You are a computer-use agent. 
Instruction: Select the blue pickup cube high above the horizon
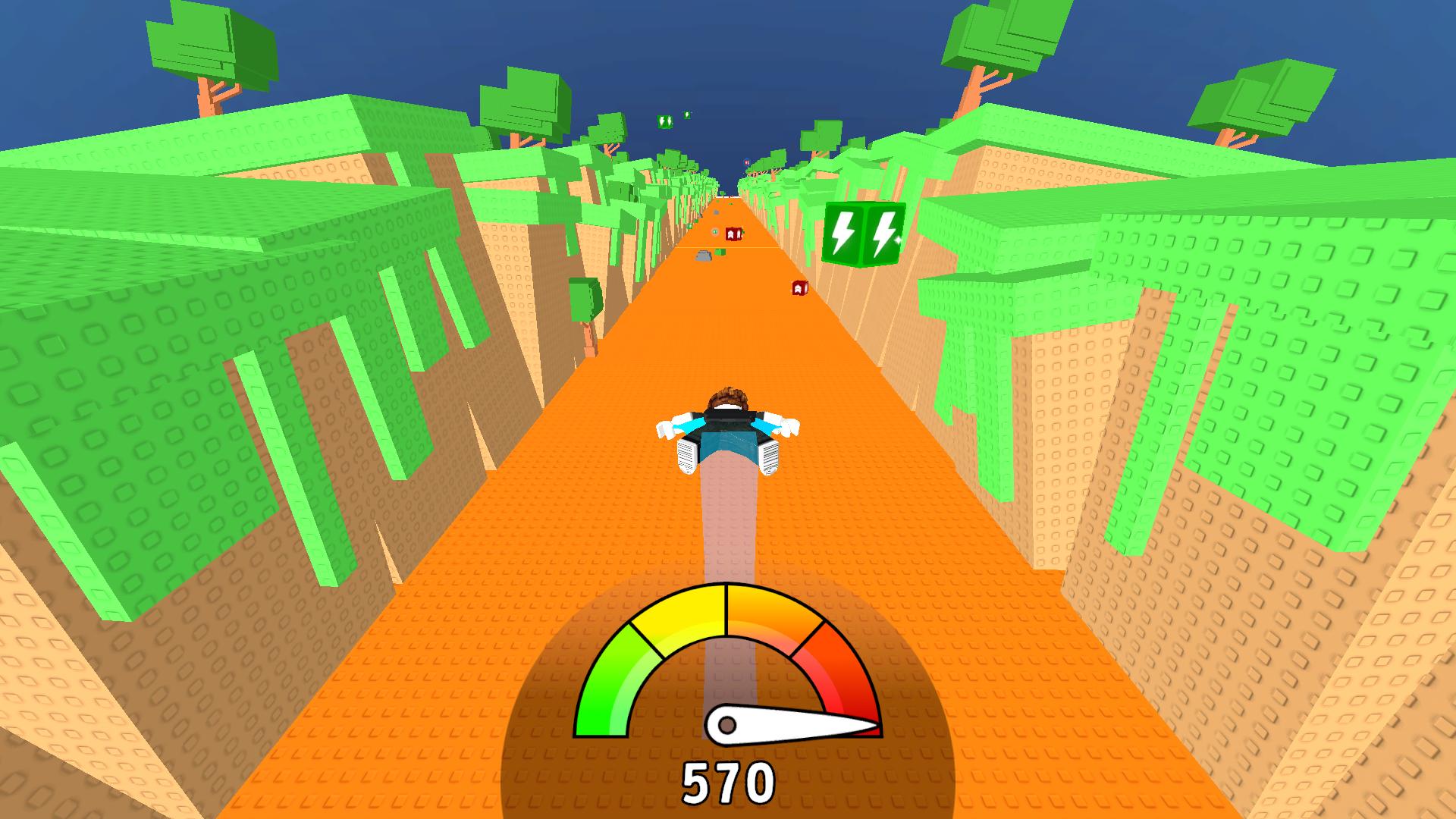pyautogui.click(x=746, y=162)
